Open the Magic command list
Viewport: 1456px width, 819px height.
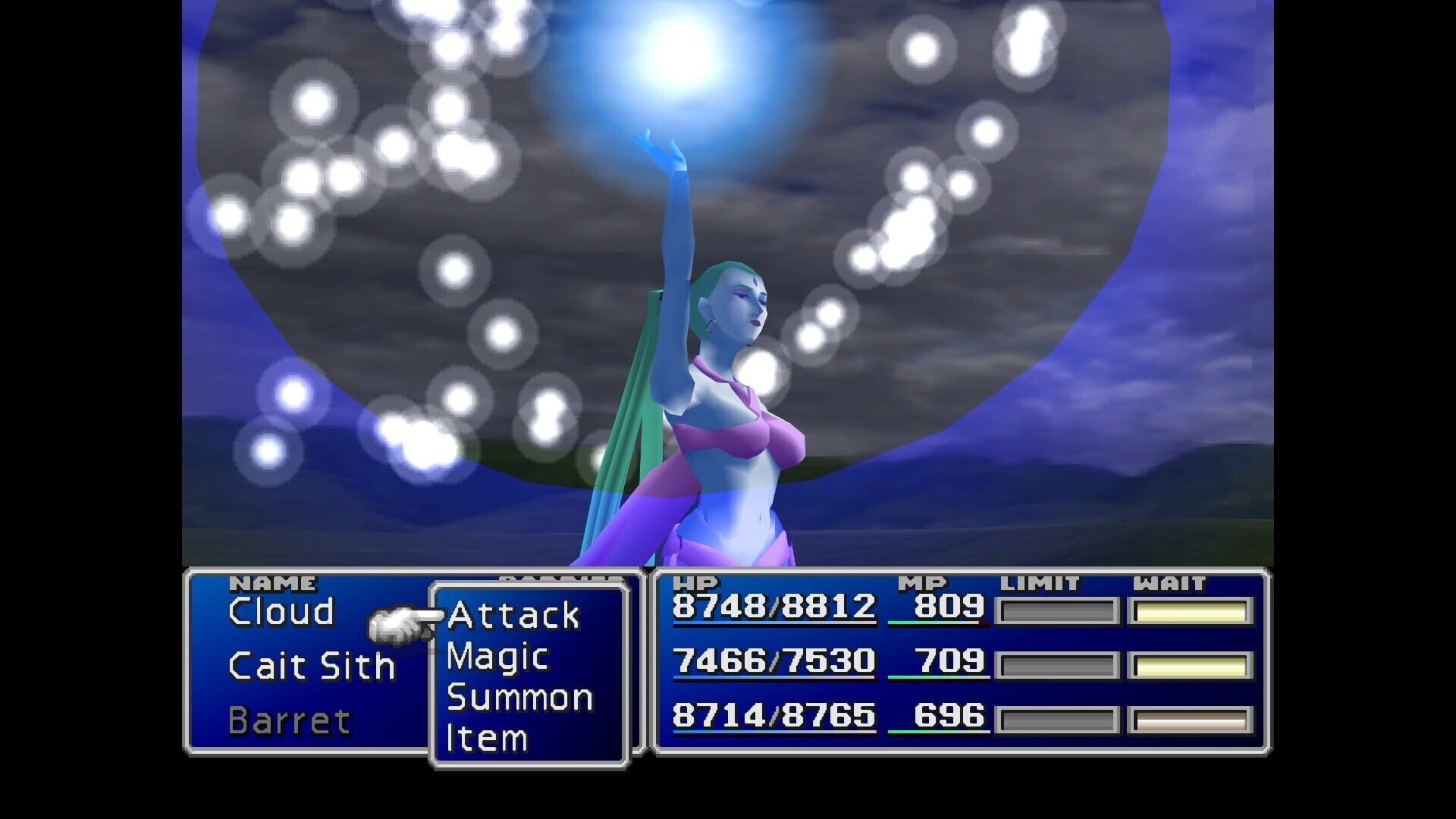497,655
